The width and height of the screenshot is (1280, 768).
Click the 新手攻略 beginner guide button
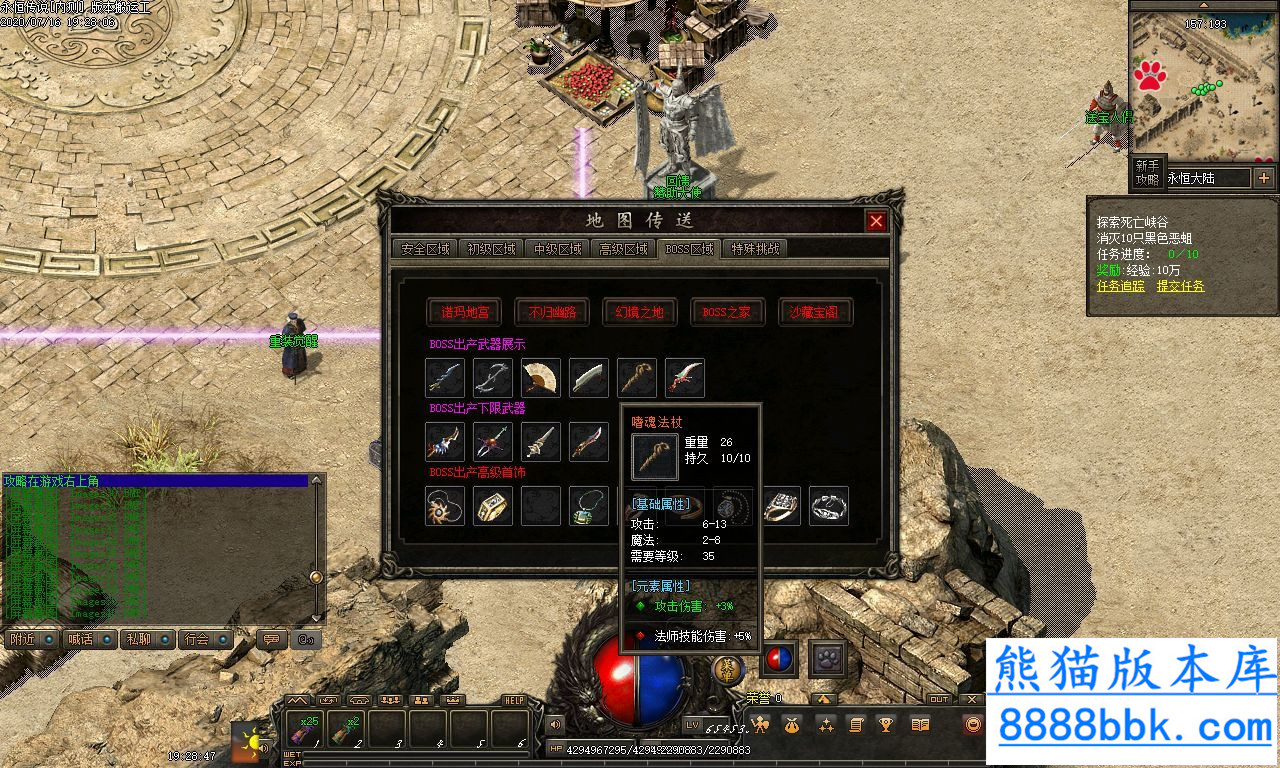1147,172
